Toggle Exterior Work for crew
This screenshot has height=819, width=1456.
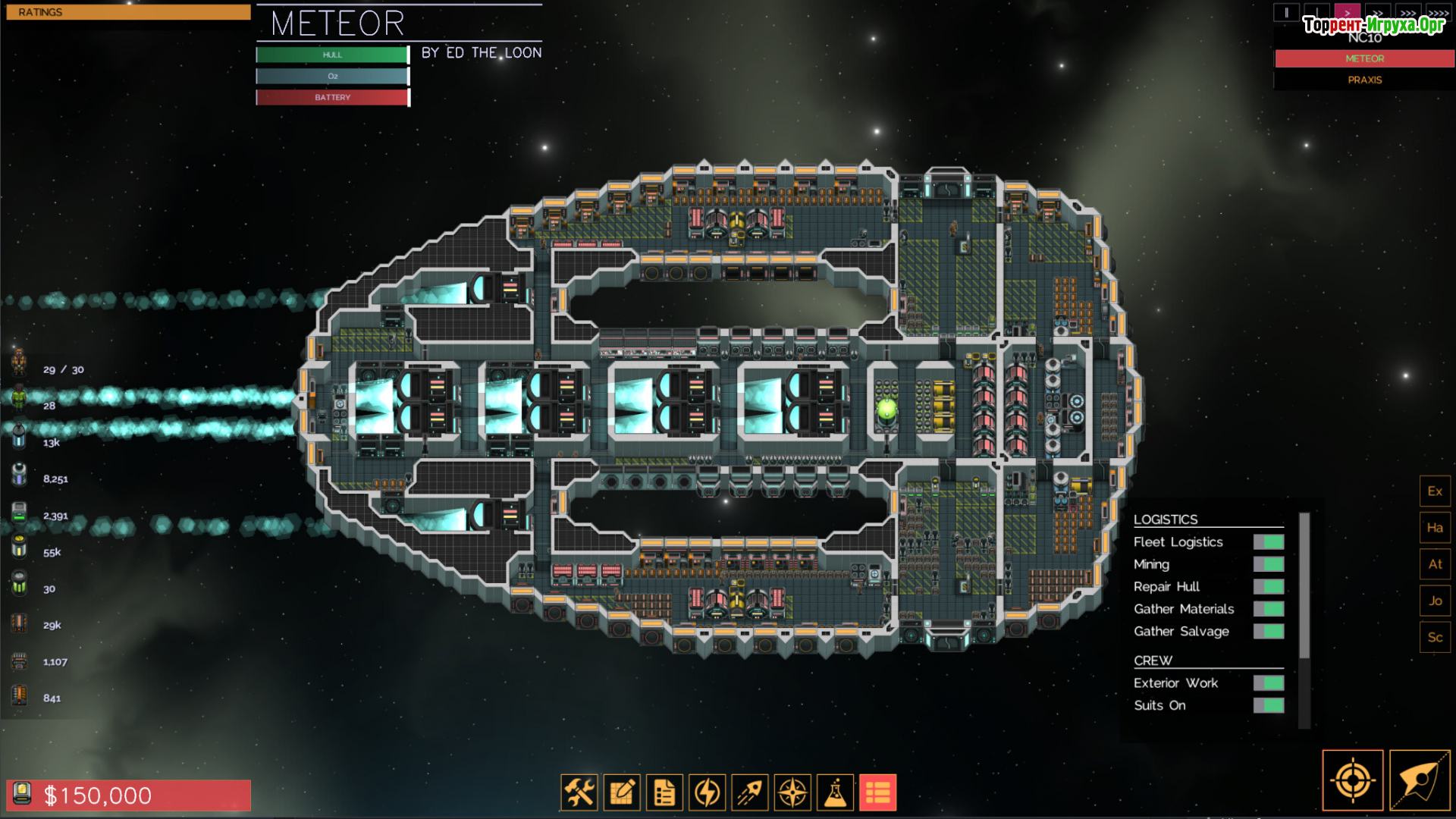coord(1268,683)
